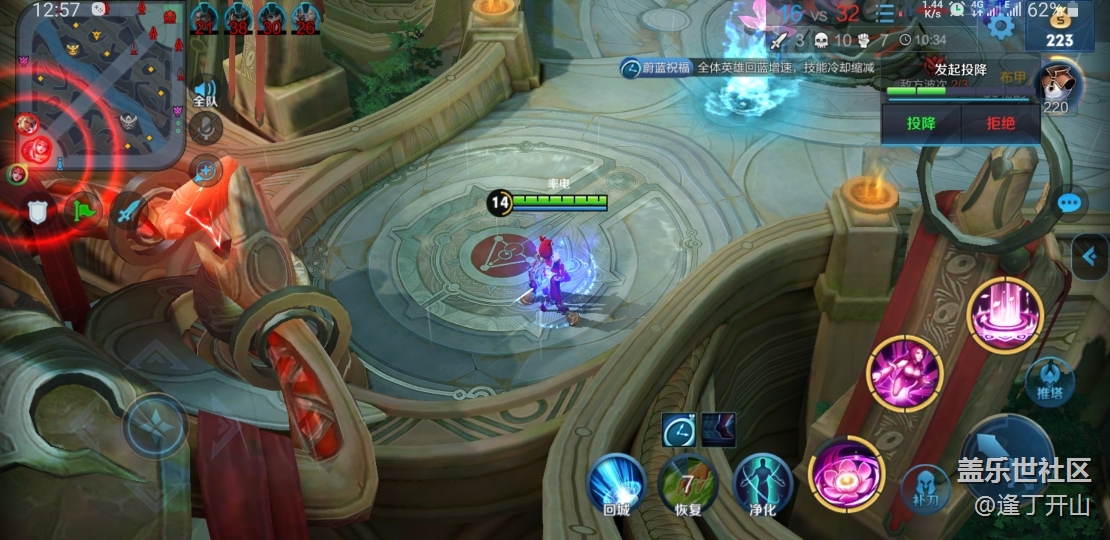Expand the right-edge arrow panel
Viewport: 1110px width, 540px height.
[1089, 257]
